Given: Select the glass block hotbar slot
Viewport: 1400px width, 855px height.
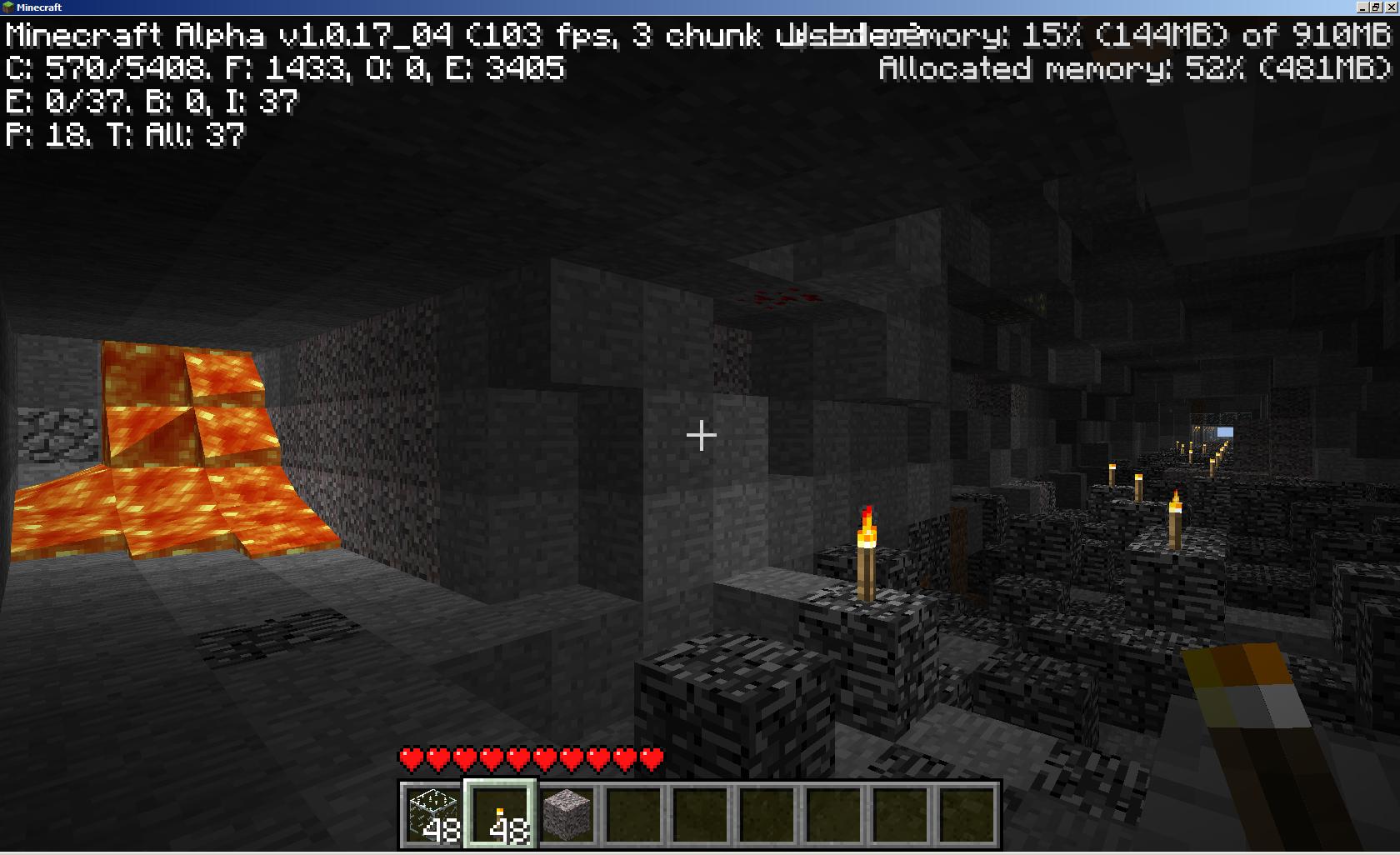Looking at the screenshot, I should tap(433, 814).
